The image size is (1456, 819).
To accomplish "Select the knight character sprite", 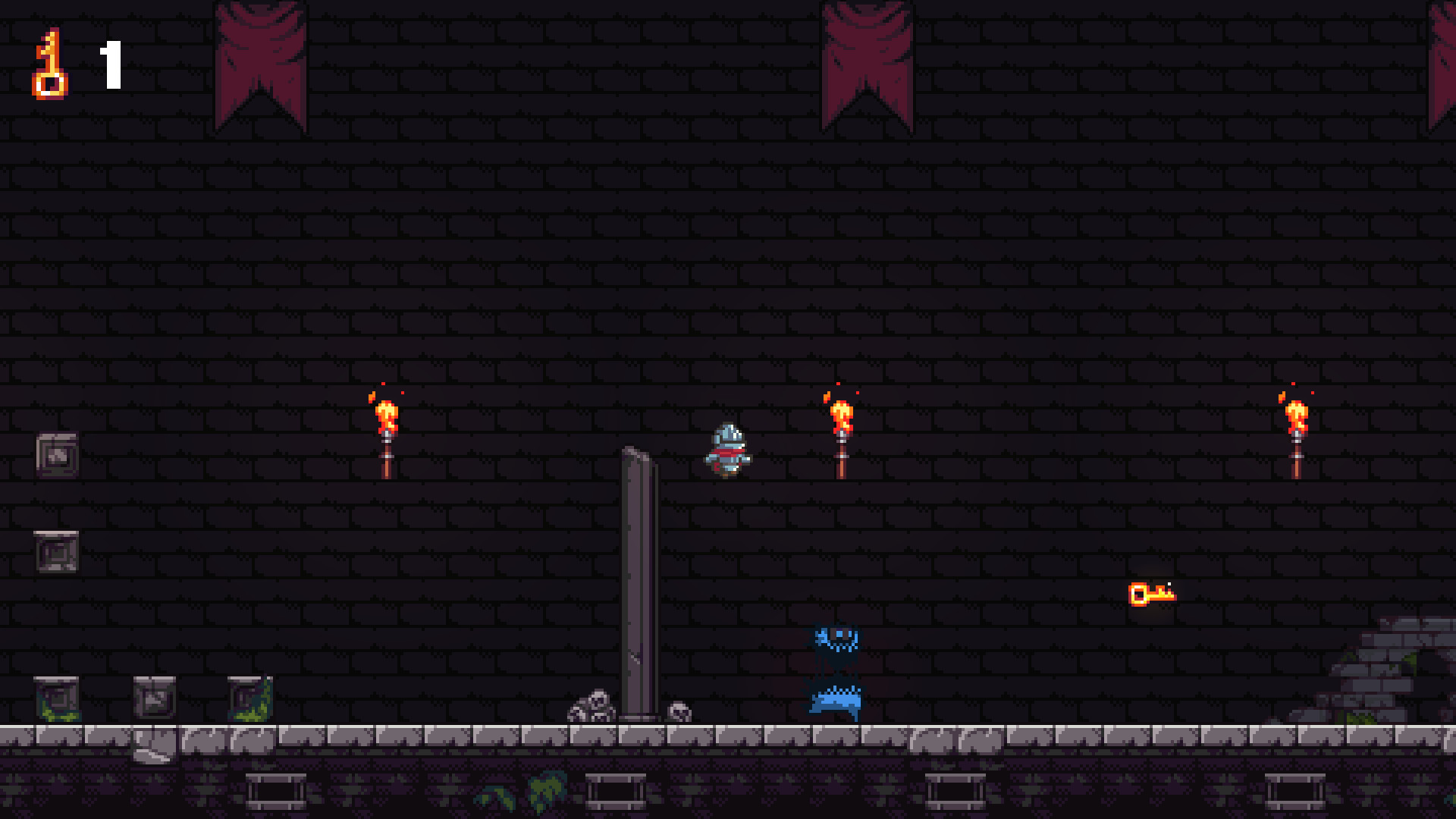I will 726,451.
